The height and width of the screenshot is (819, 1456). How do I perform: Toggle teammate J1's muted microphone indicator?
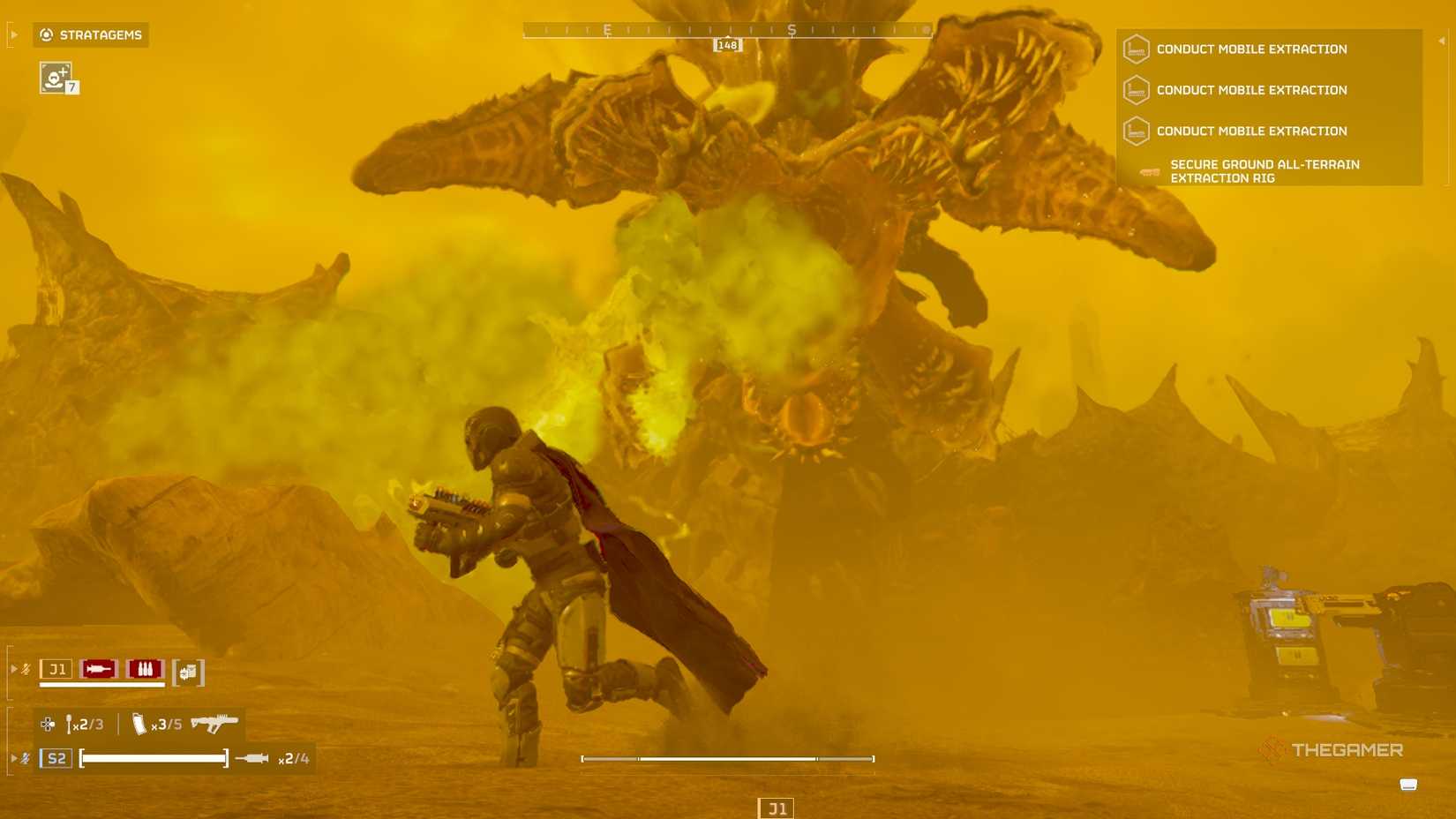click(x=25, y=668)
